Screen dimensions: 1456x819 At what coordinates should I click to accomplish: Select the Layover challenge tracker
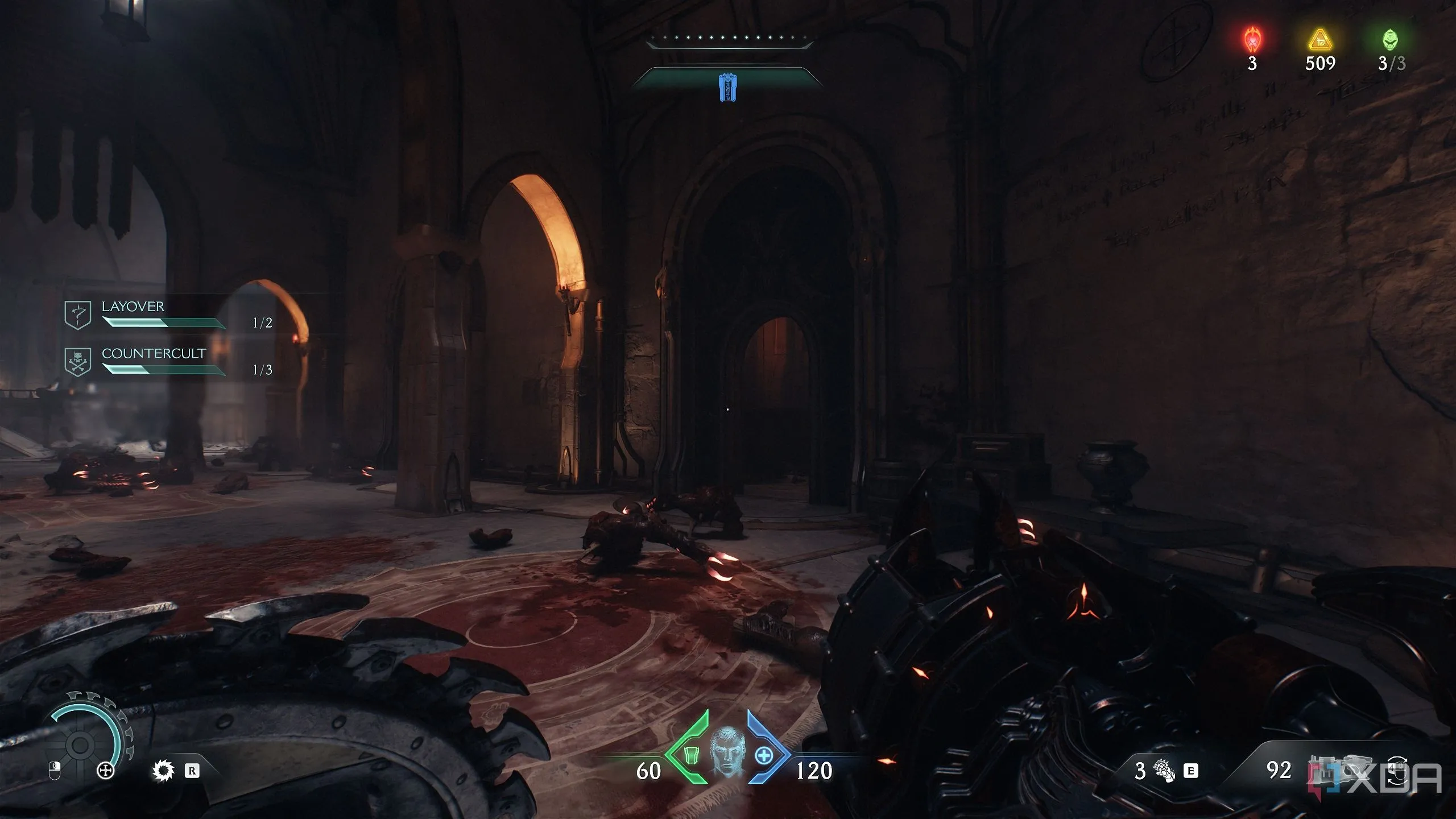point(163,315)
